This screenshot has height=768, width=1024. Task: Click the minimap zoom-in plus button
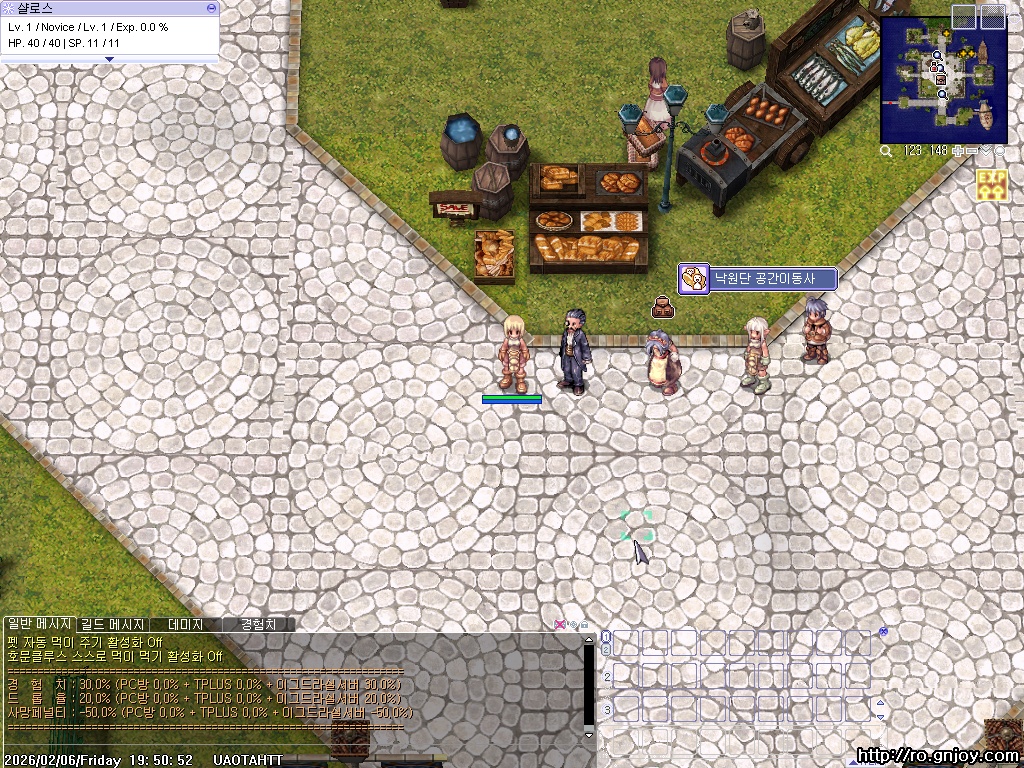point(958,151)
